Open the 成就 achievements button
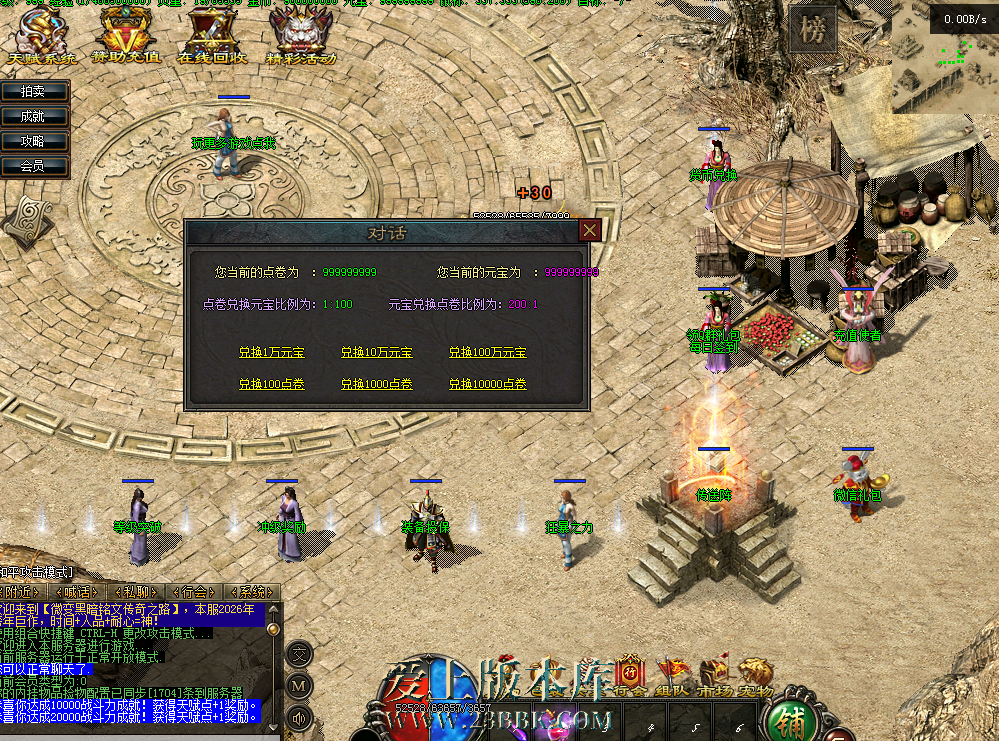This screenshot has height=741, width=999. coord(33,116)
